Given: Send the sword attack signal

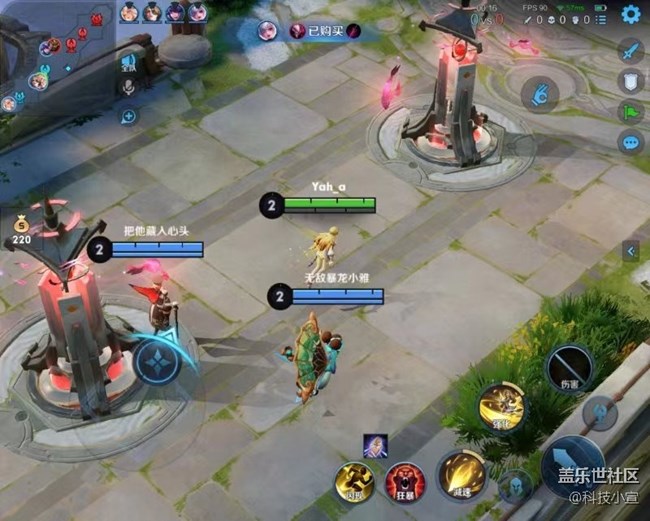Looking at the screenshot, I should click(x=629, y=50).
